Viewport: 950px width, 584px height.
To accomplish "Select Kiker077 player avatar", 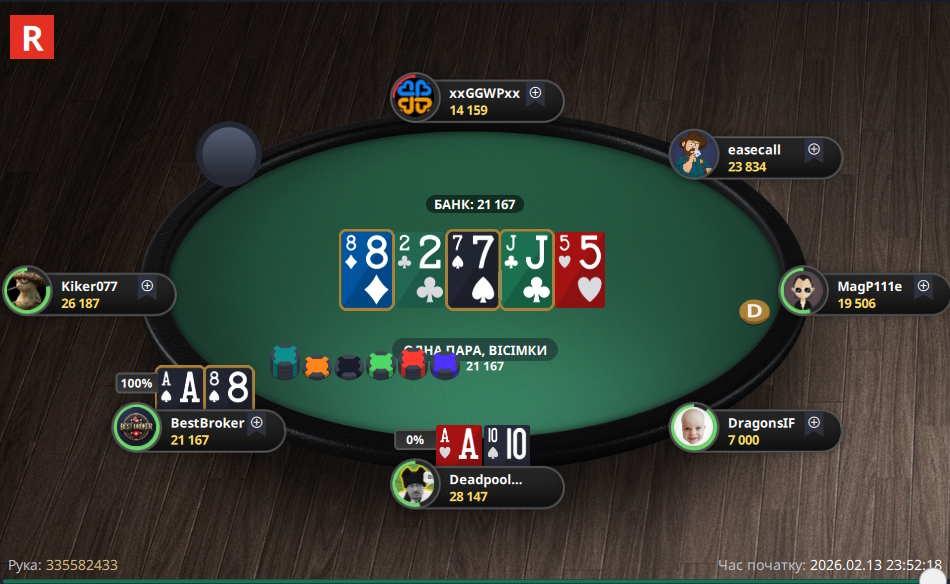I will click(x=27, y=291).
